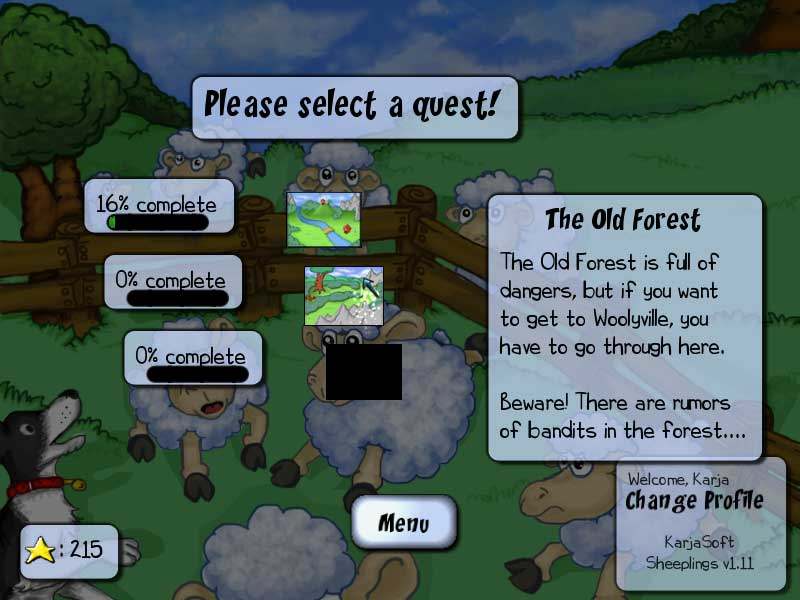Open the Menu button
This screenshot has width=800, height=600.
pos(403,522)
